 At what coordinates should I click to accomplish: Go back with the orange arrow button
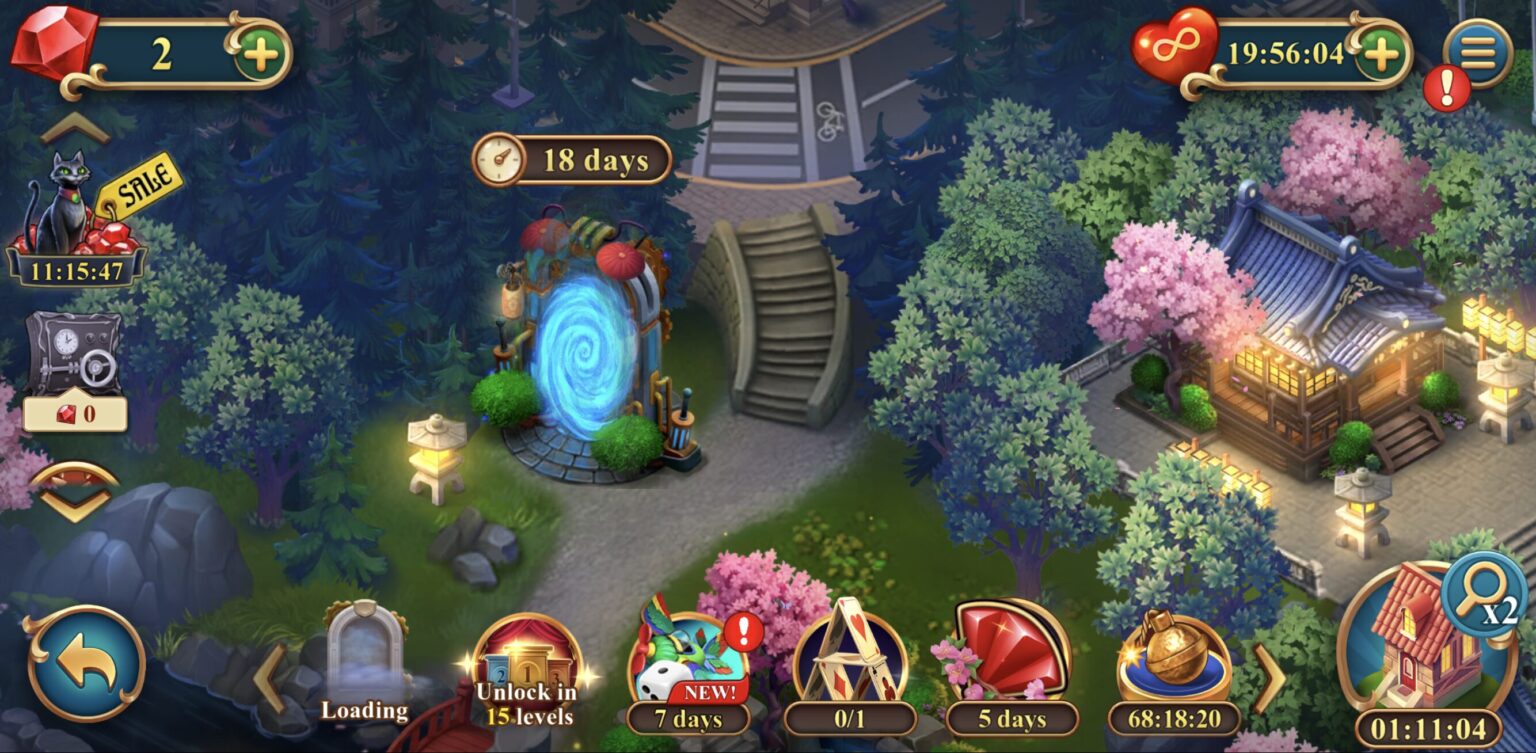click(86, 663)
